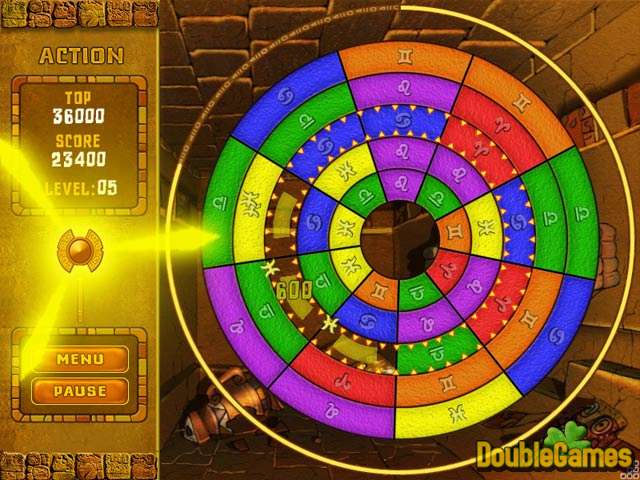Open the game Menu
Image resolution: width=640 pixels, height=480 pixels.
tap(80, 359)
